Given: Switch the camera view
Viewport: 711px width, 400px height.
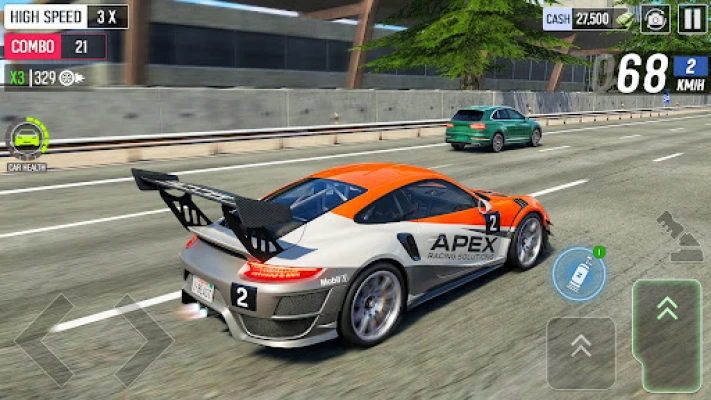Looking at the screenshot, I should coord(656,18).
